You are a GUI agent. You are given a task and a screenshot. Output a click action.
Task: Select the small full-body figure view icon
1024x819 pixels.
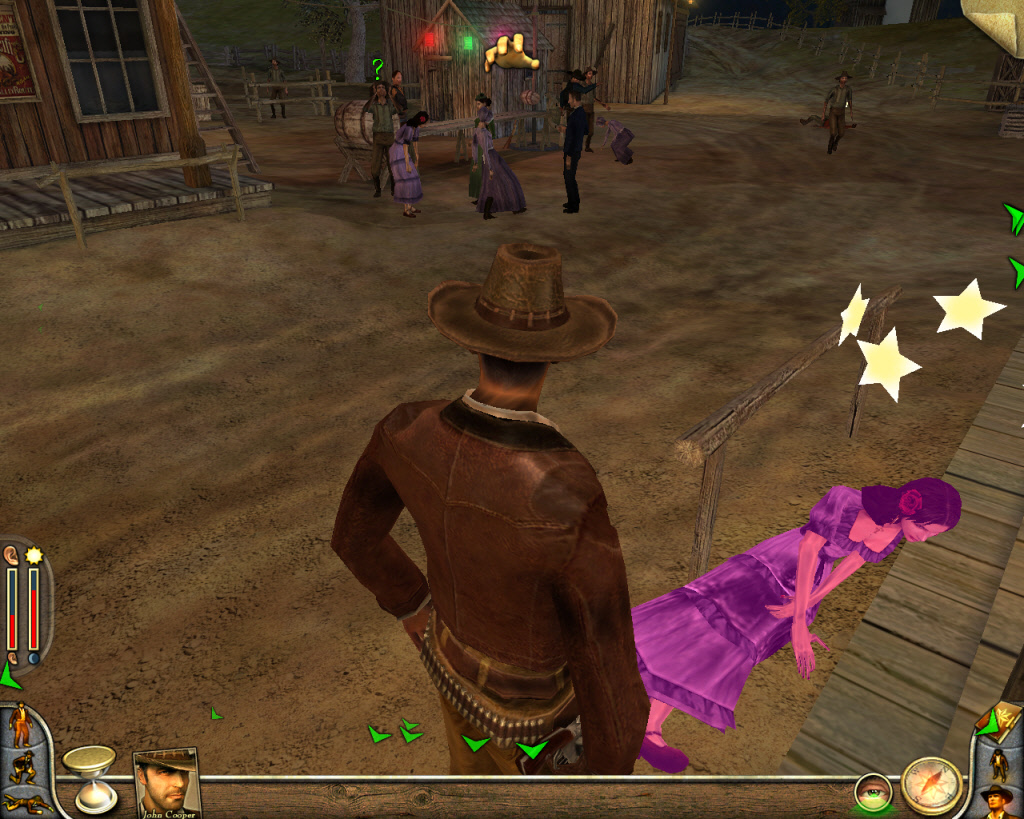[x=998, y=764]
